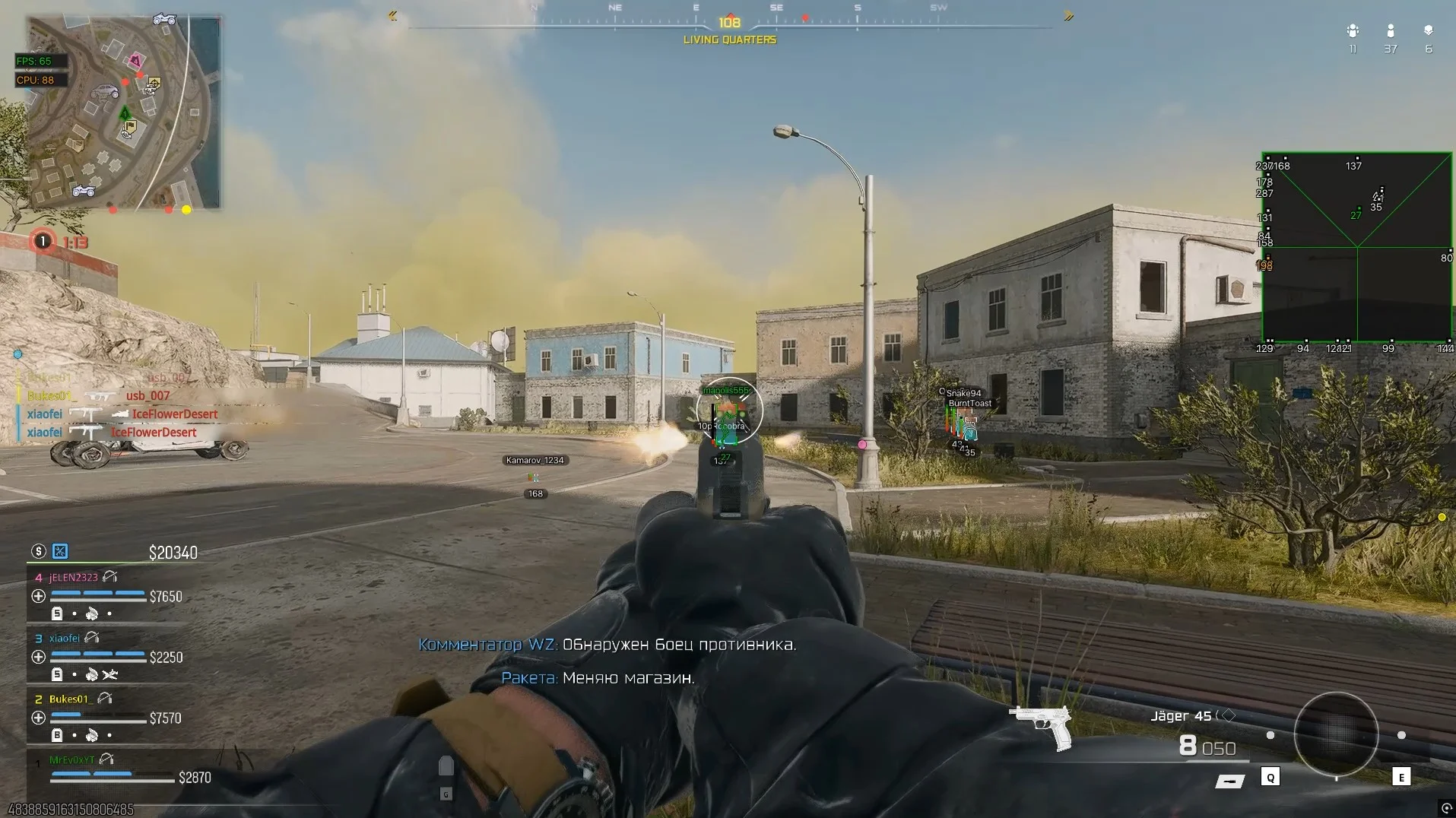Select the squads remaining icon showing 11
1456x818 pixels.
(1353, 30)
